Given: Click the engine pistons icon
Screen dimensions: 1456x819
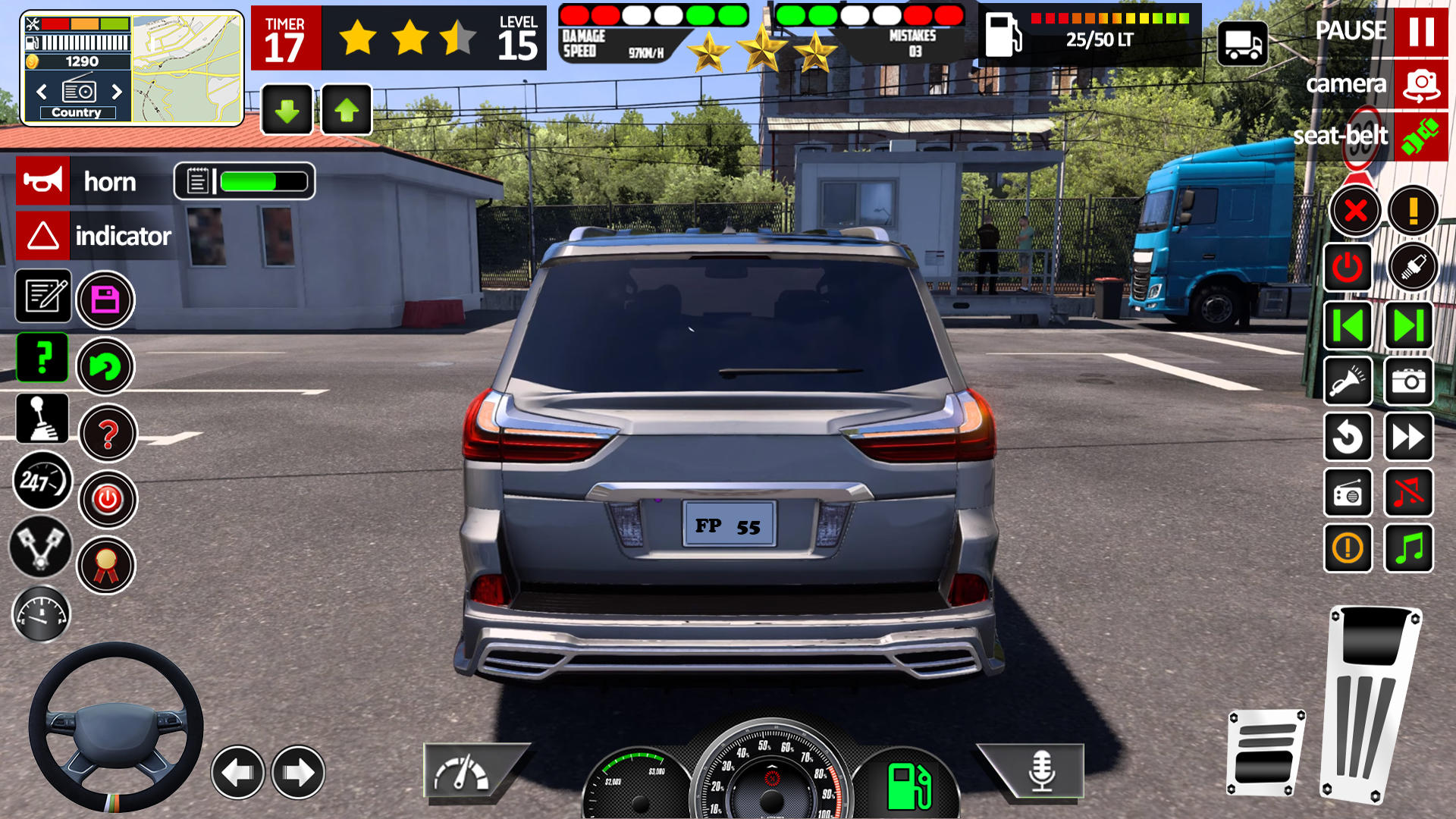Looking at the screenshot, I should click(x=42, y=548).
